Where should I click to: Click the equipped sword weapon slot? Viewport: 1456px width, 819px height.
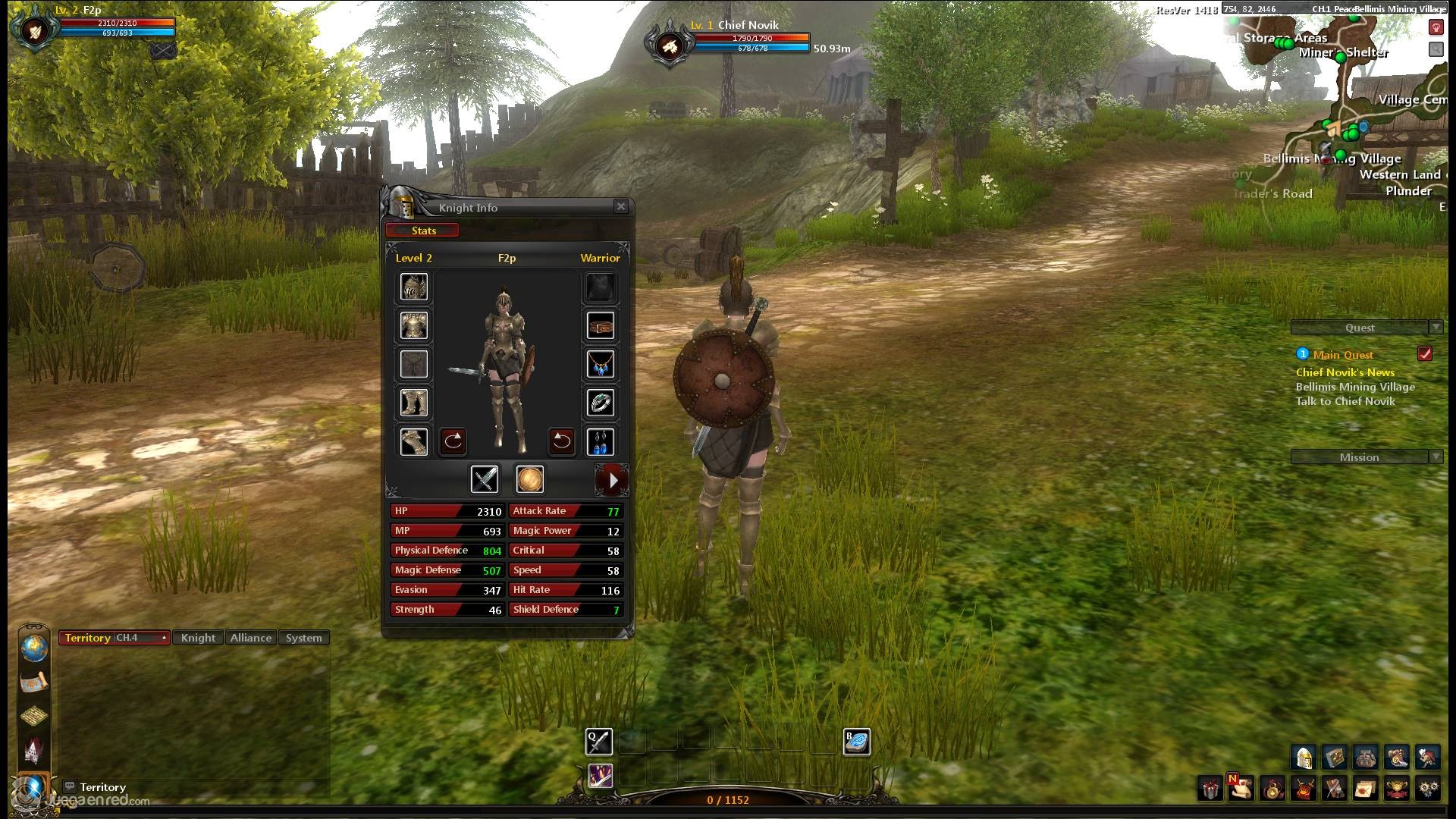(485, 479)
